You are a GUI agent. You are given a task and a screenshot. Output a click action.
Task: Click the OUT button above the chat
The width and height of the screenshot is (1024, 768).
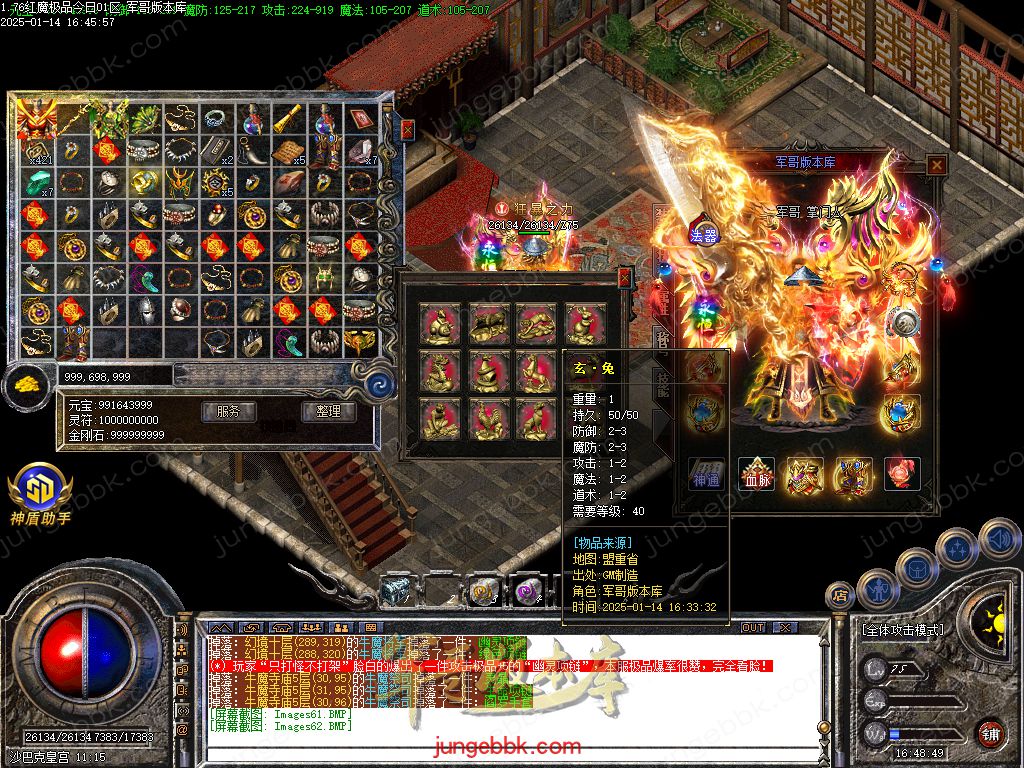(753, 628)
